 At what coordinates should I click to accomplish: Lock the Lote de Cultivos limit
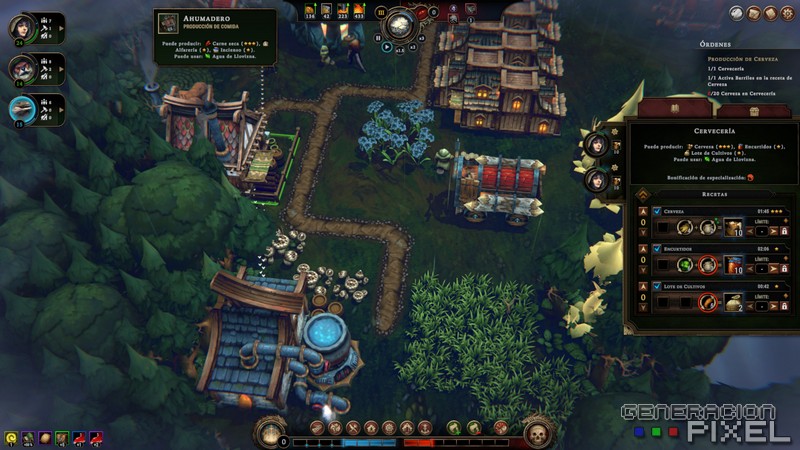[x=785, y=305]
